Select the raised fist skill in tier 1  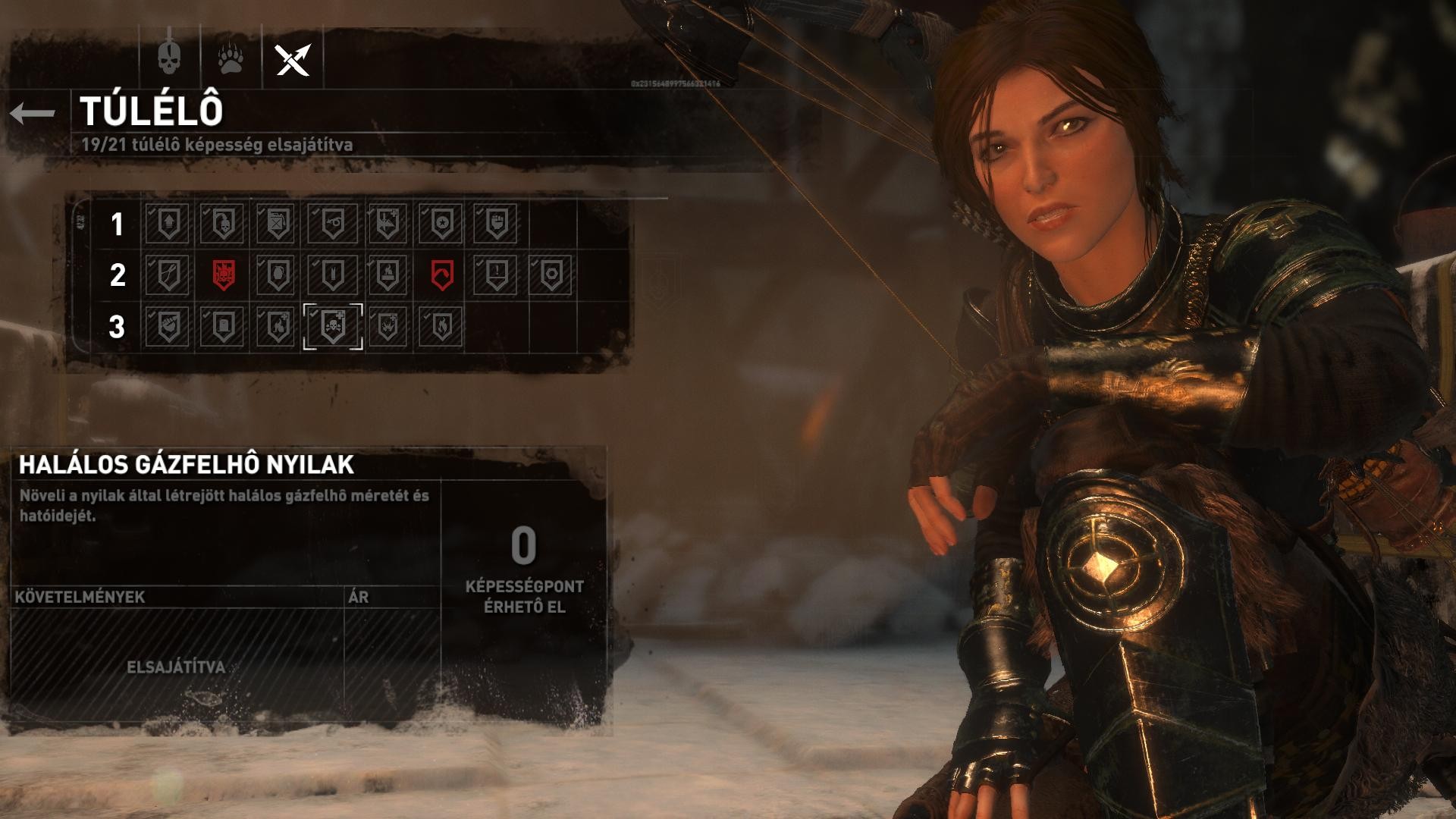(496, 224)
